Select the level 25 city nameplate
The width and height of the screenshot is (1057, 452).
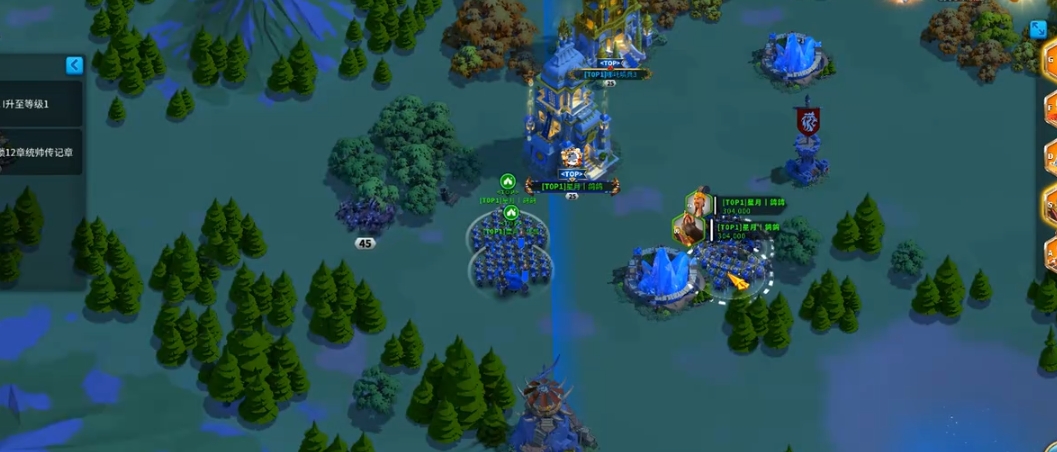[572, 186]
